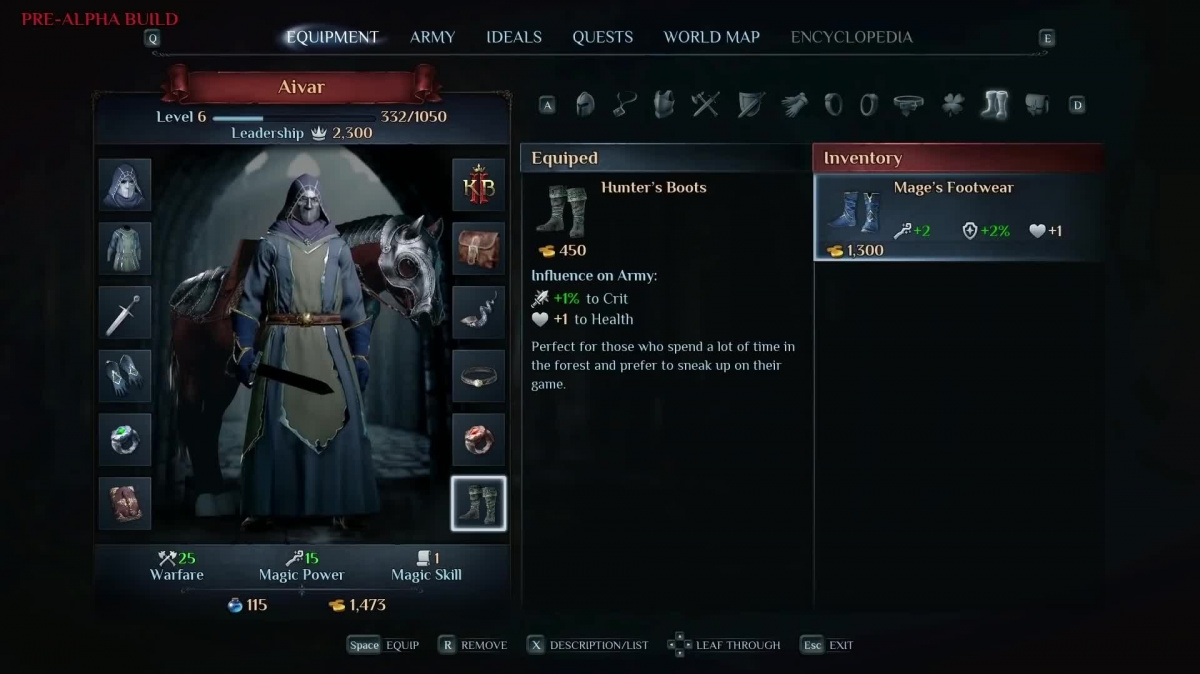Click the KB emblem equipment slot

pos(479,185)
